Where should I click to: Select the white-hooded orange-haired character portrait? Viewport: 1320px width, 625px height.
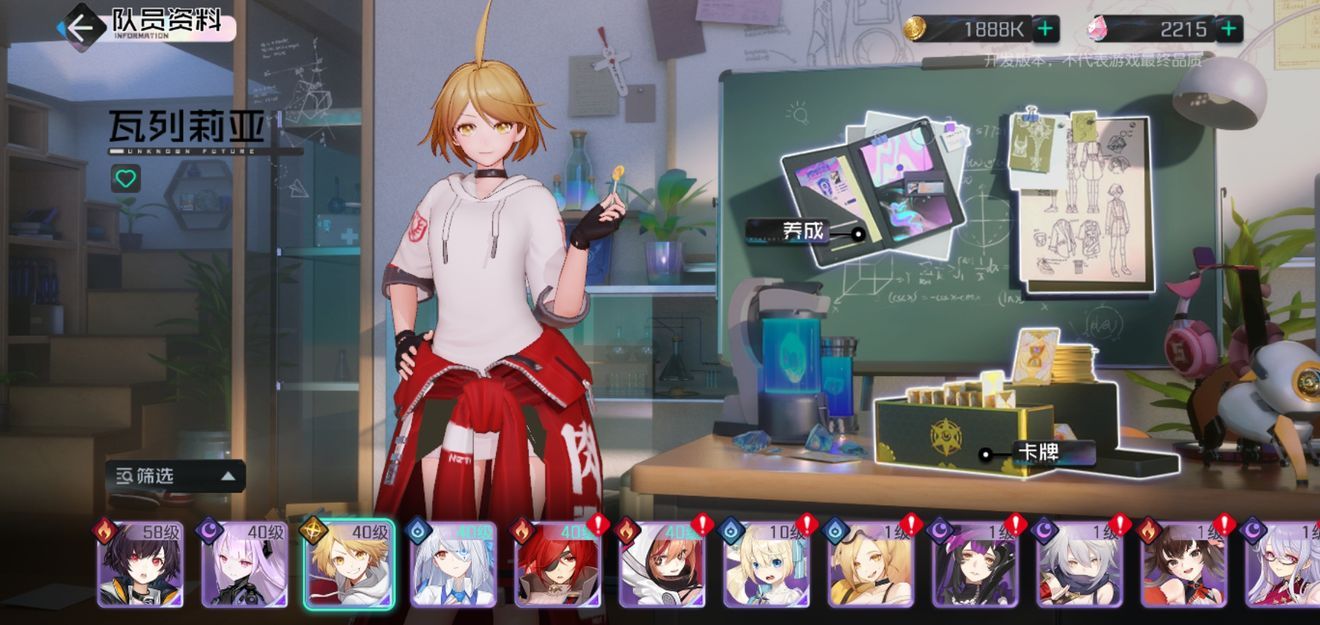click(662, 566)
